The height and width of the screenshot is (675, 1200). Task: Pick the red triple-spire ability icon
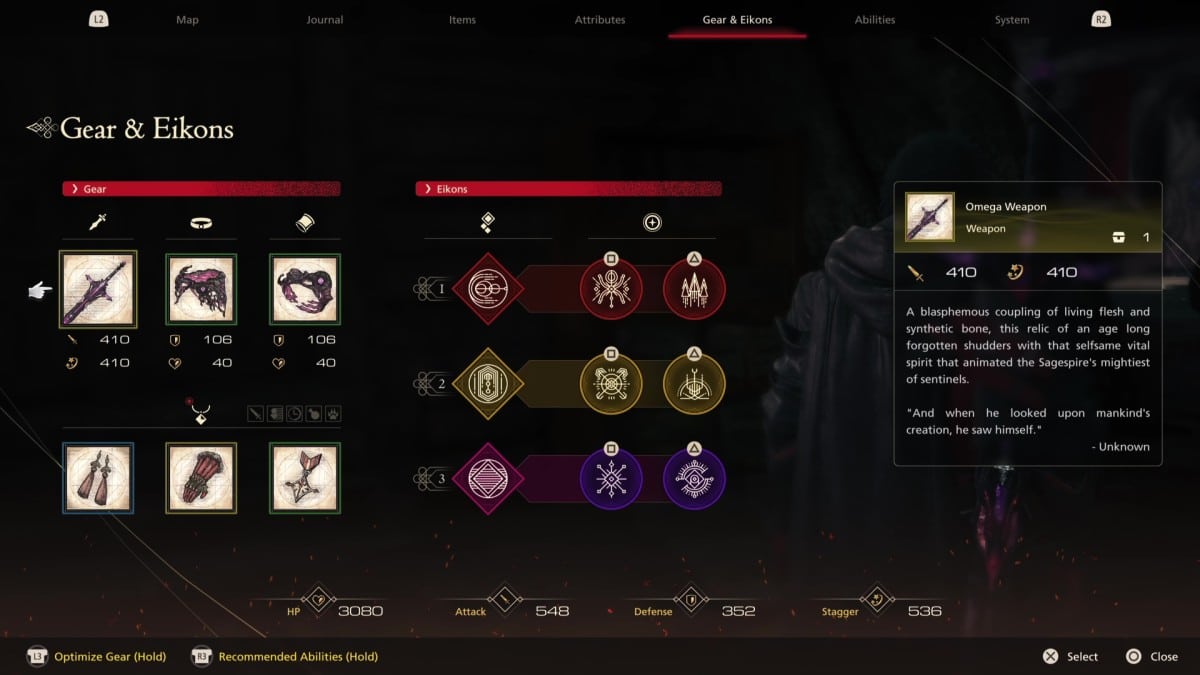pos(694,289)
